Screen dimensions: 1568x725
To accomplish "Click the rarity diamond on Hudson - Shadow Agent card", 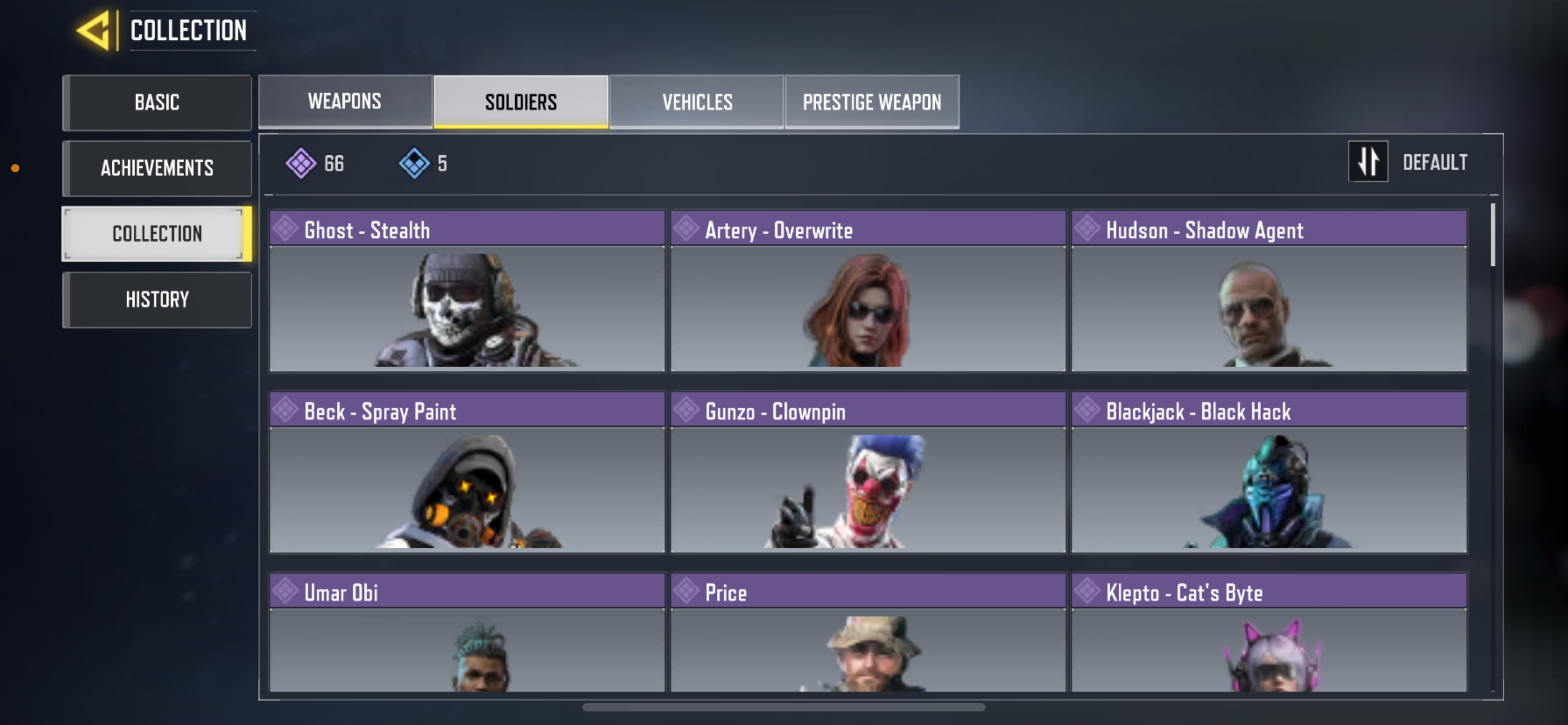I will (1087, 228).
